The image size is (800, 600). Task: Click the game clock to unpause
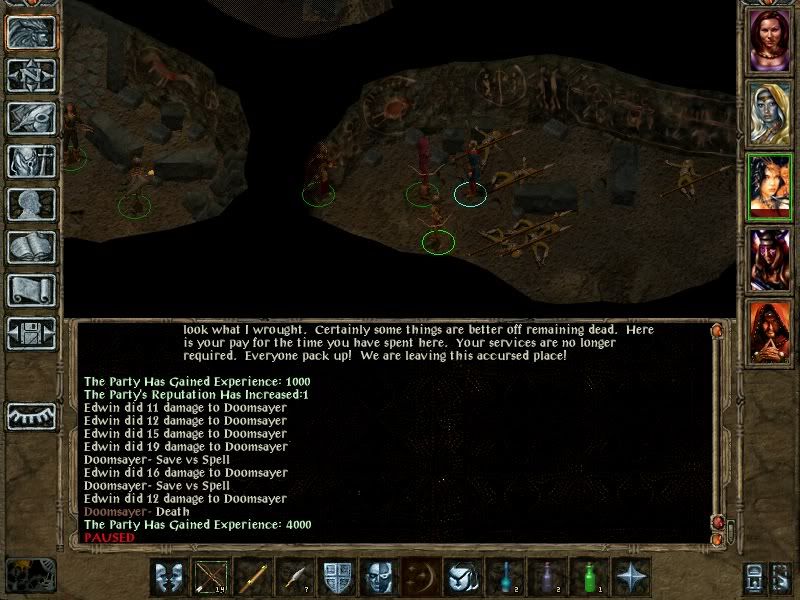(x=30, y=574)
